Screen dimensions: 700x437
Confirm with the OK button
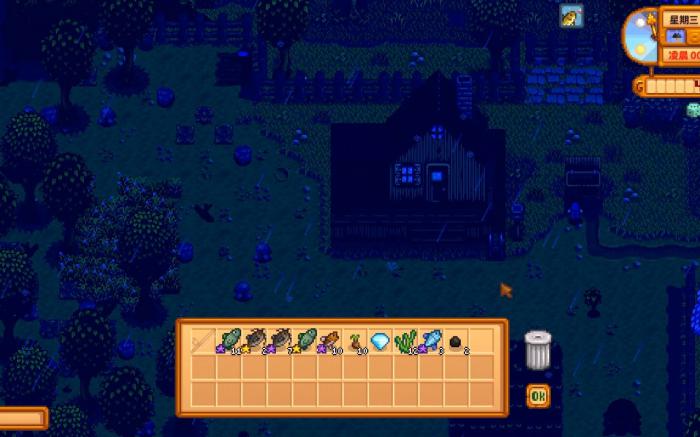pyautogui.click(x=538, y=397)
